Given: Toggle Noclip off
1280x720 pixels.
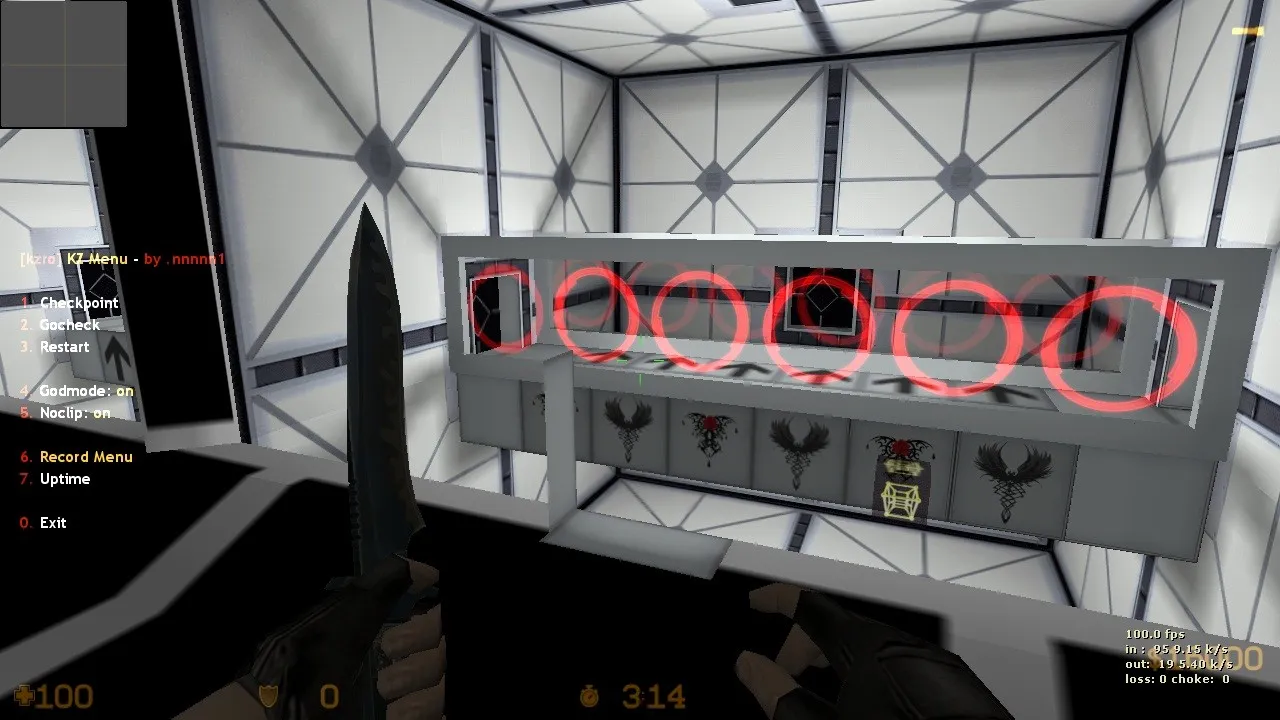Looking at the screenshot, I should click(x=73, y=413).
